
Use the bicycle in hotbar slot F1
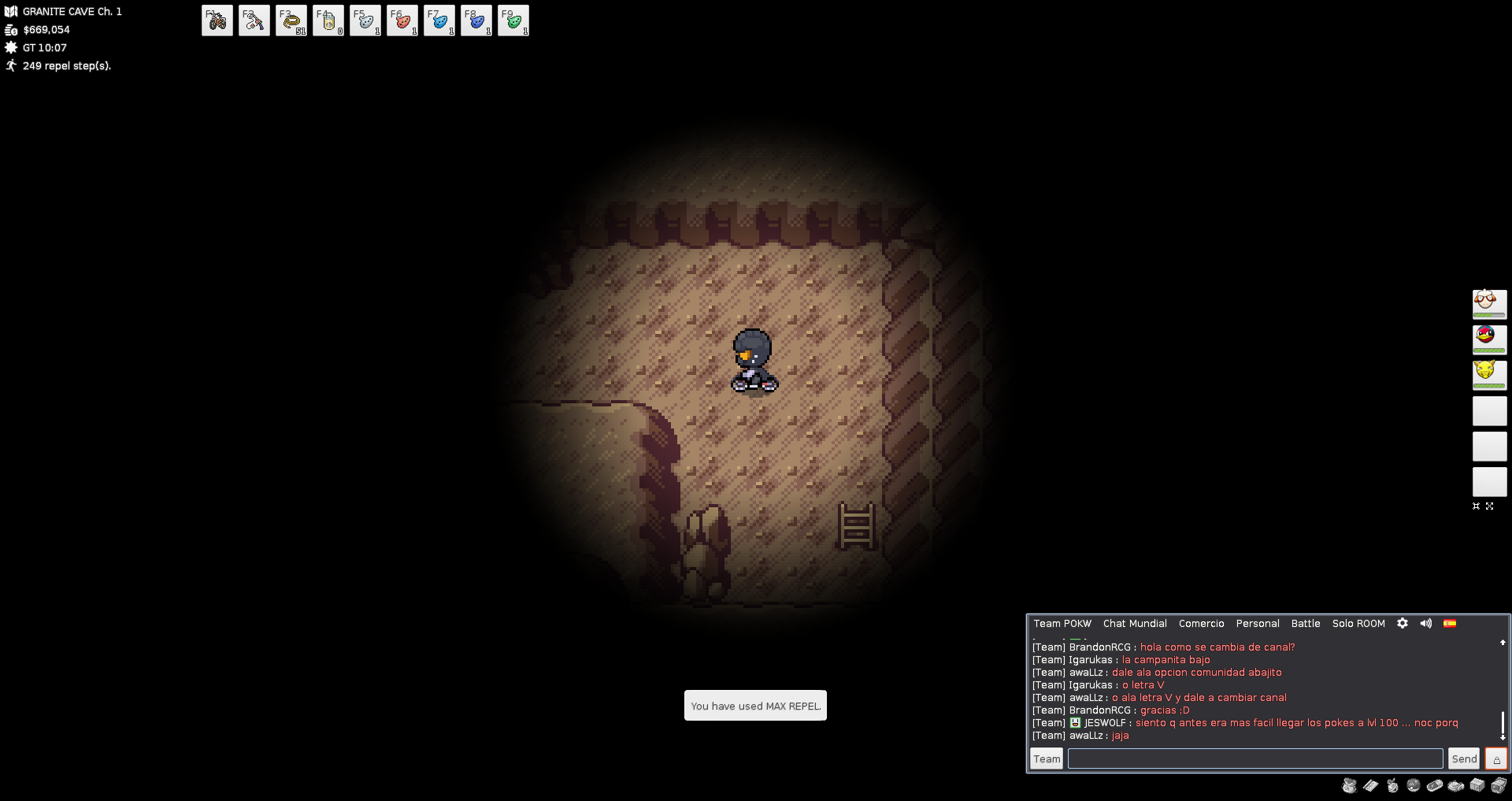(217, 20)
